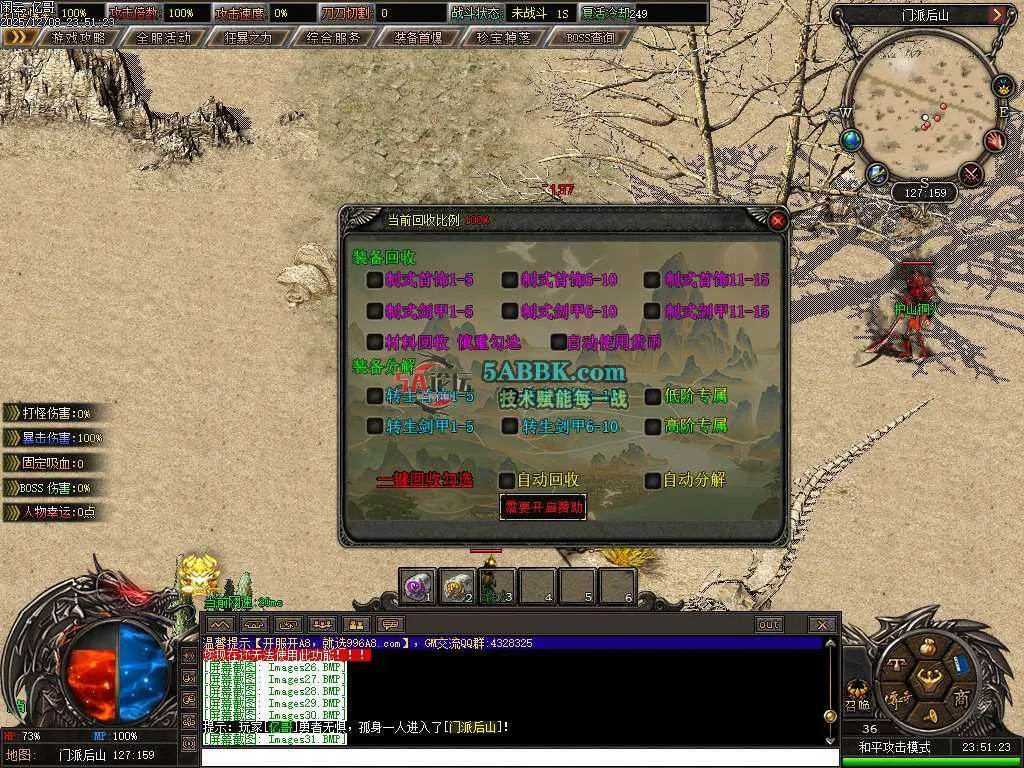The width and height of the screenshot is (1024, 768).
Task: Enable the 低阶专属 decompose checkbox
Action: pos(653,396)
